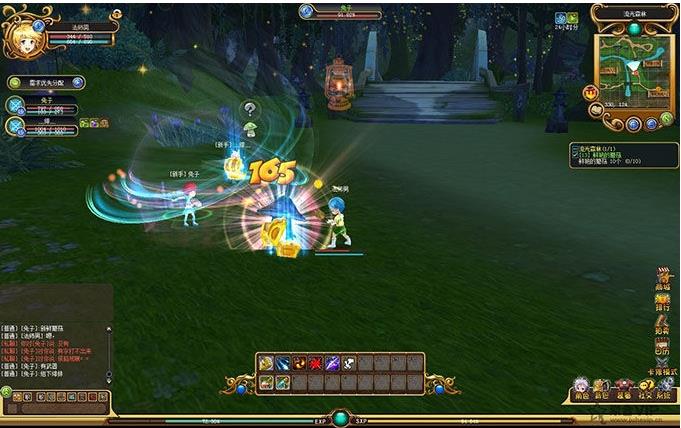The image size is (681, 428).
Task: Open the 系统 system menu
Action: click(665, 390)
